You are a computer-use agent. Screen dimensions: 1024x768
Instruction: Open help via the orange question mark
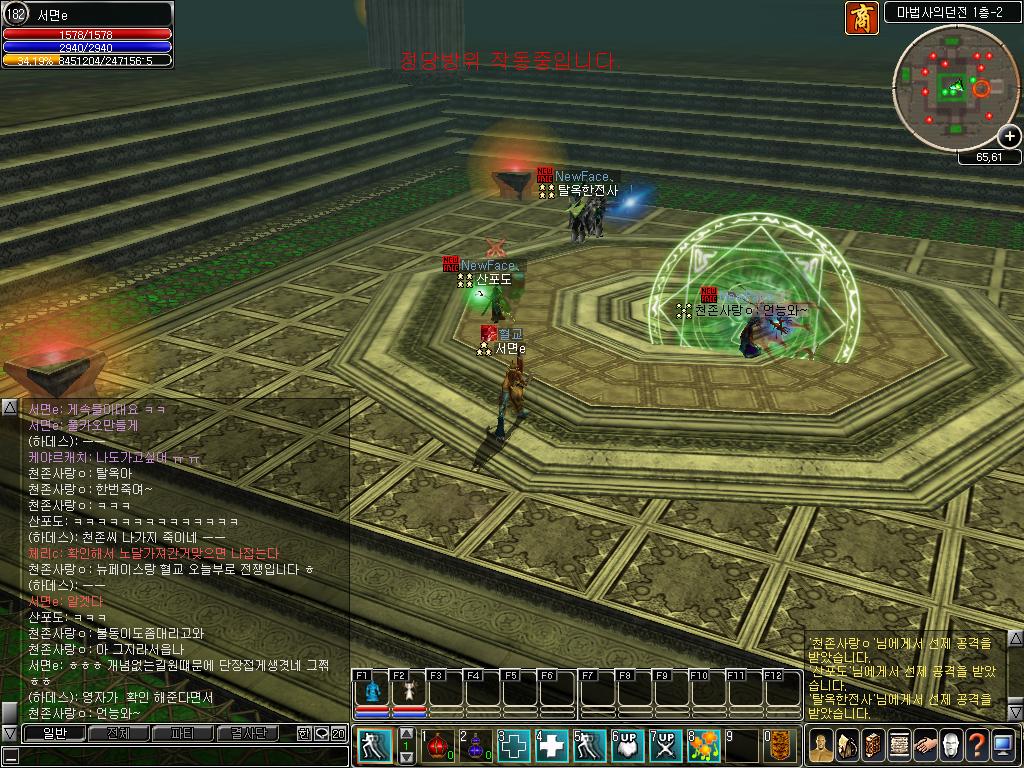977,745
